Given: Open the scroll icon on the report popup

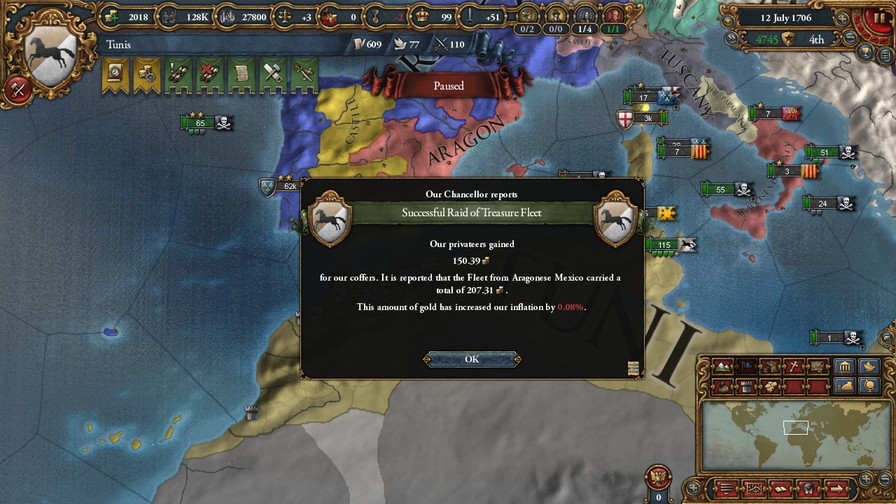Looking at the screenshot, I should click(x=633, y=369).
